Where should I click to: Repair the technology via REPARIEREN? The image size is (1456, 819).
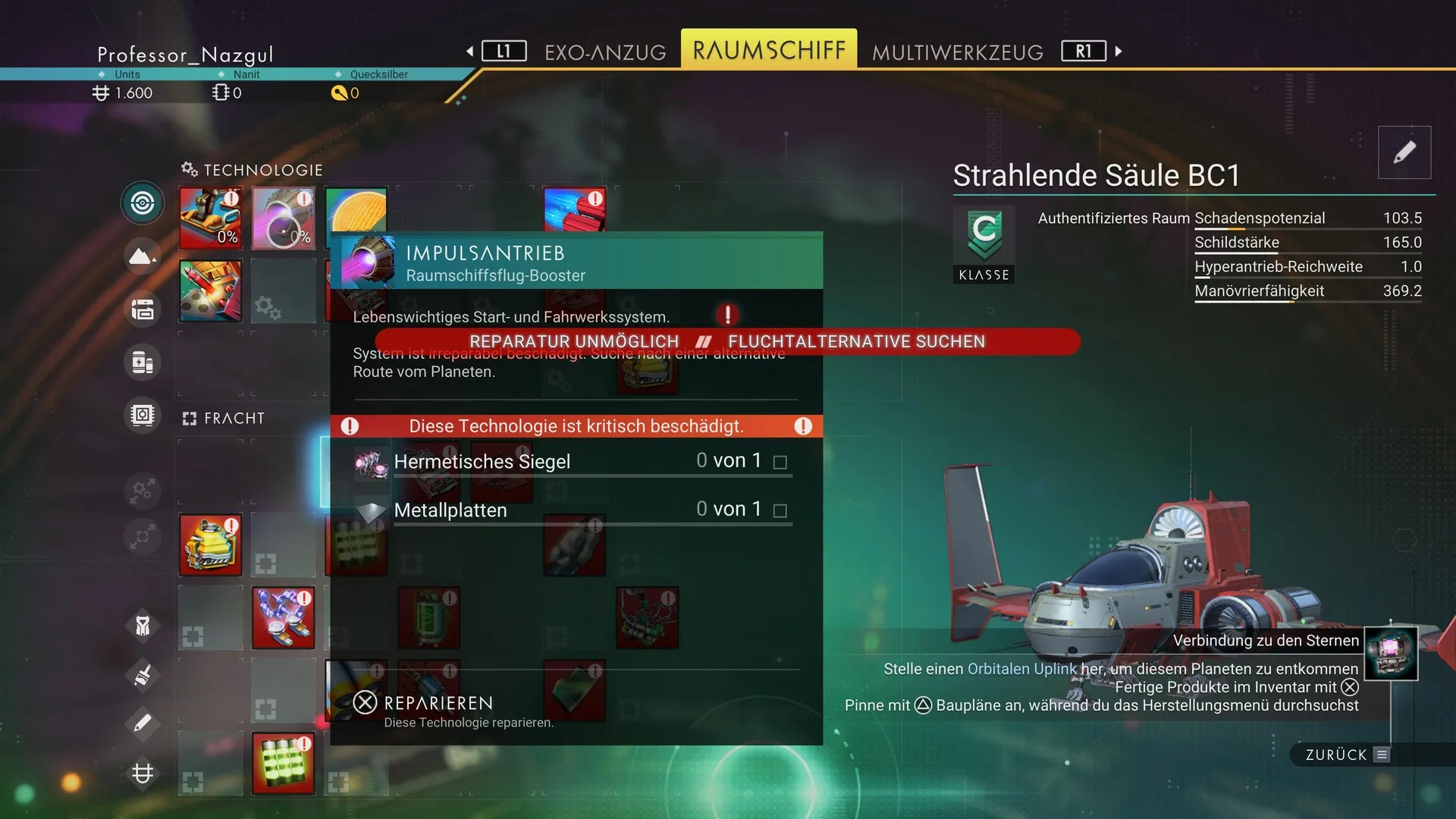(x=438, y=704)
